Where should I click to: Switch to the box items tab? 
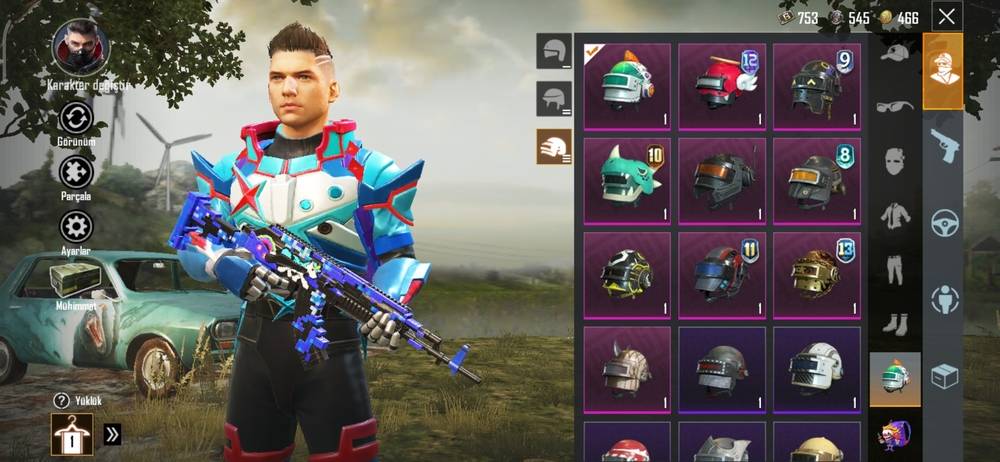tap(943, 376)
